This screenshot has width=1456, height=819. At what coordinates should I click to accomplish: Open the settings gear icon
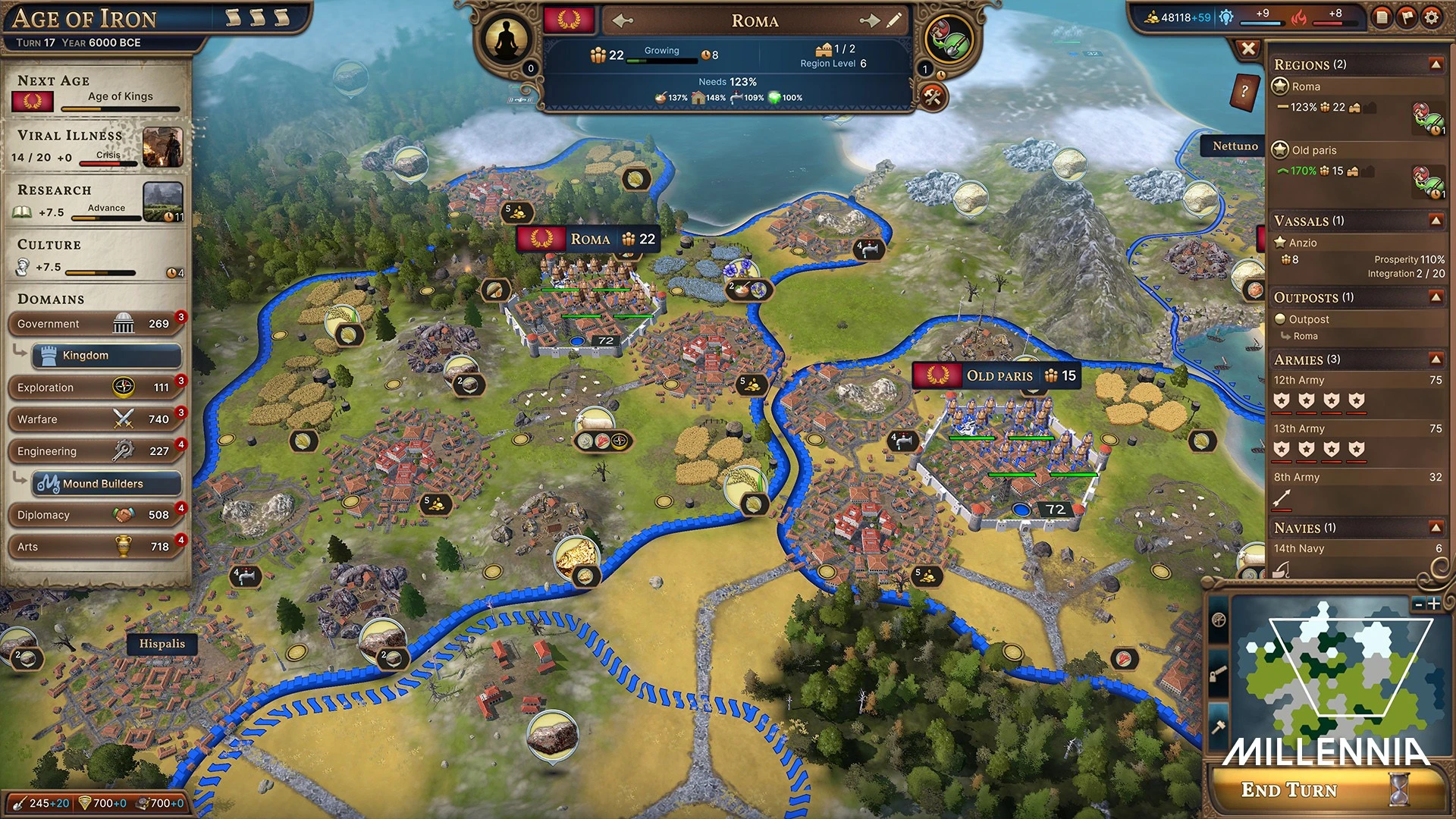click(1431, 17)
